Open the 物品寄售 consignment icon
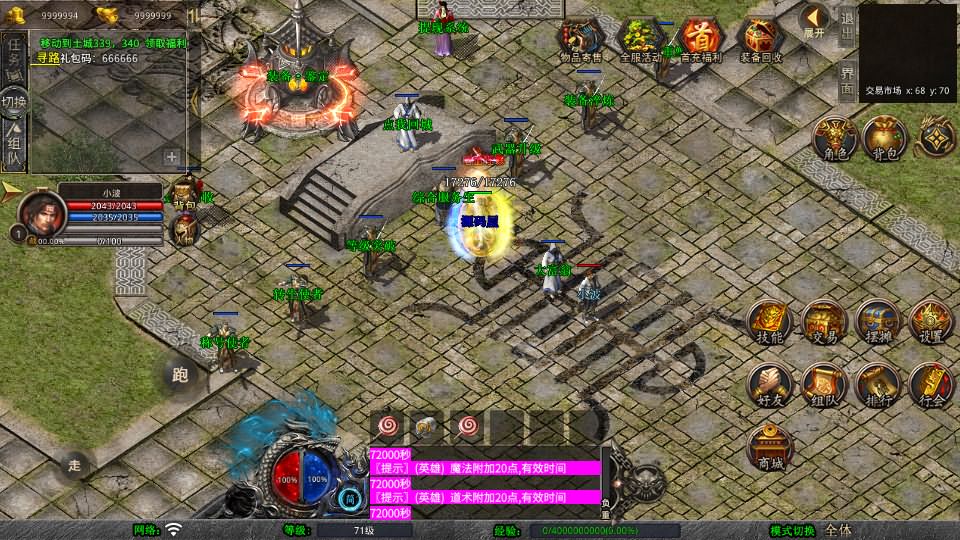Image resolution: width=960 pixels, height=540 pixels. (x=581, y=40)
